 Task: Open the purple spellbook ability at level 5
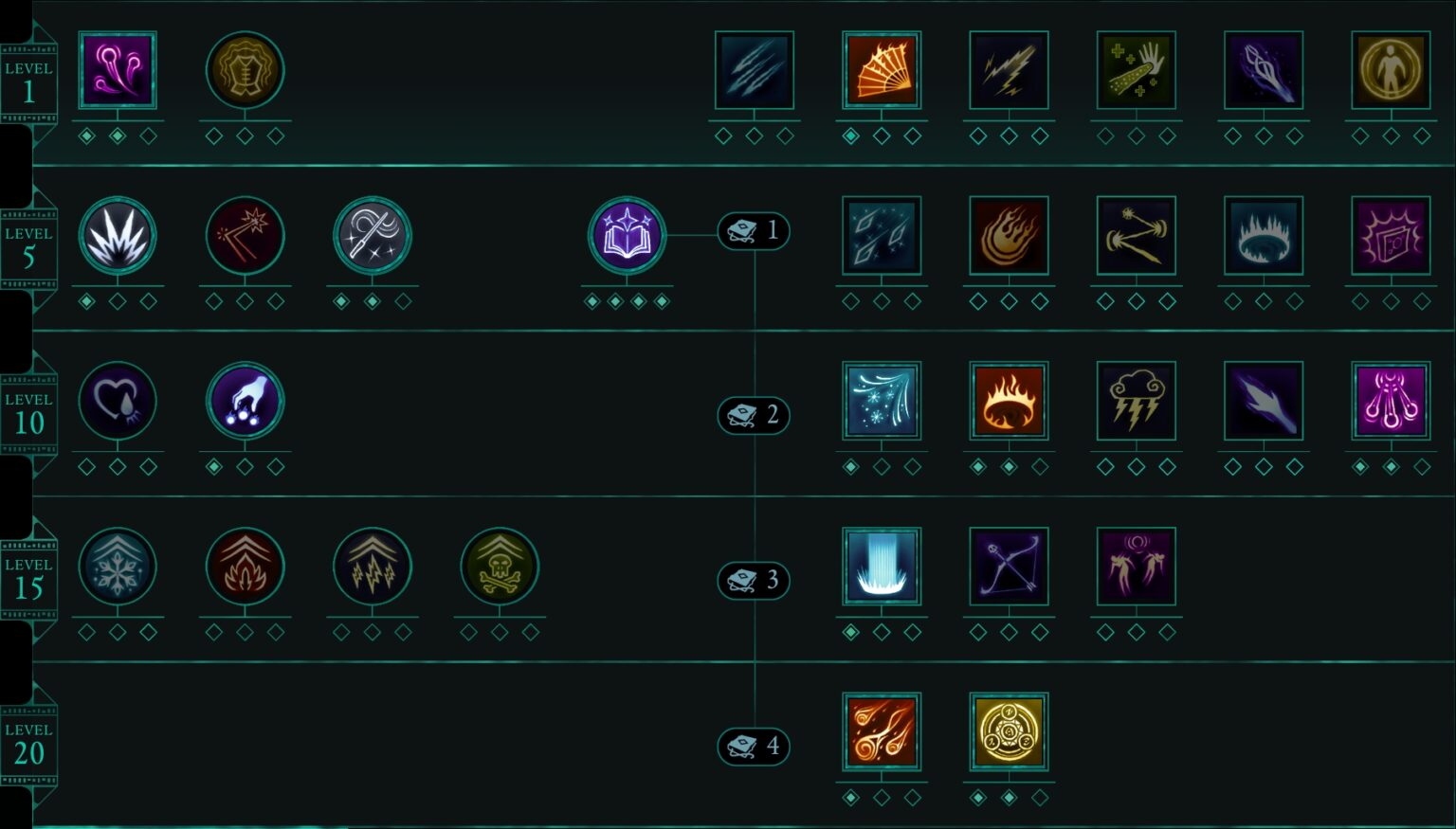[x=627, y=237]
